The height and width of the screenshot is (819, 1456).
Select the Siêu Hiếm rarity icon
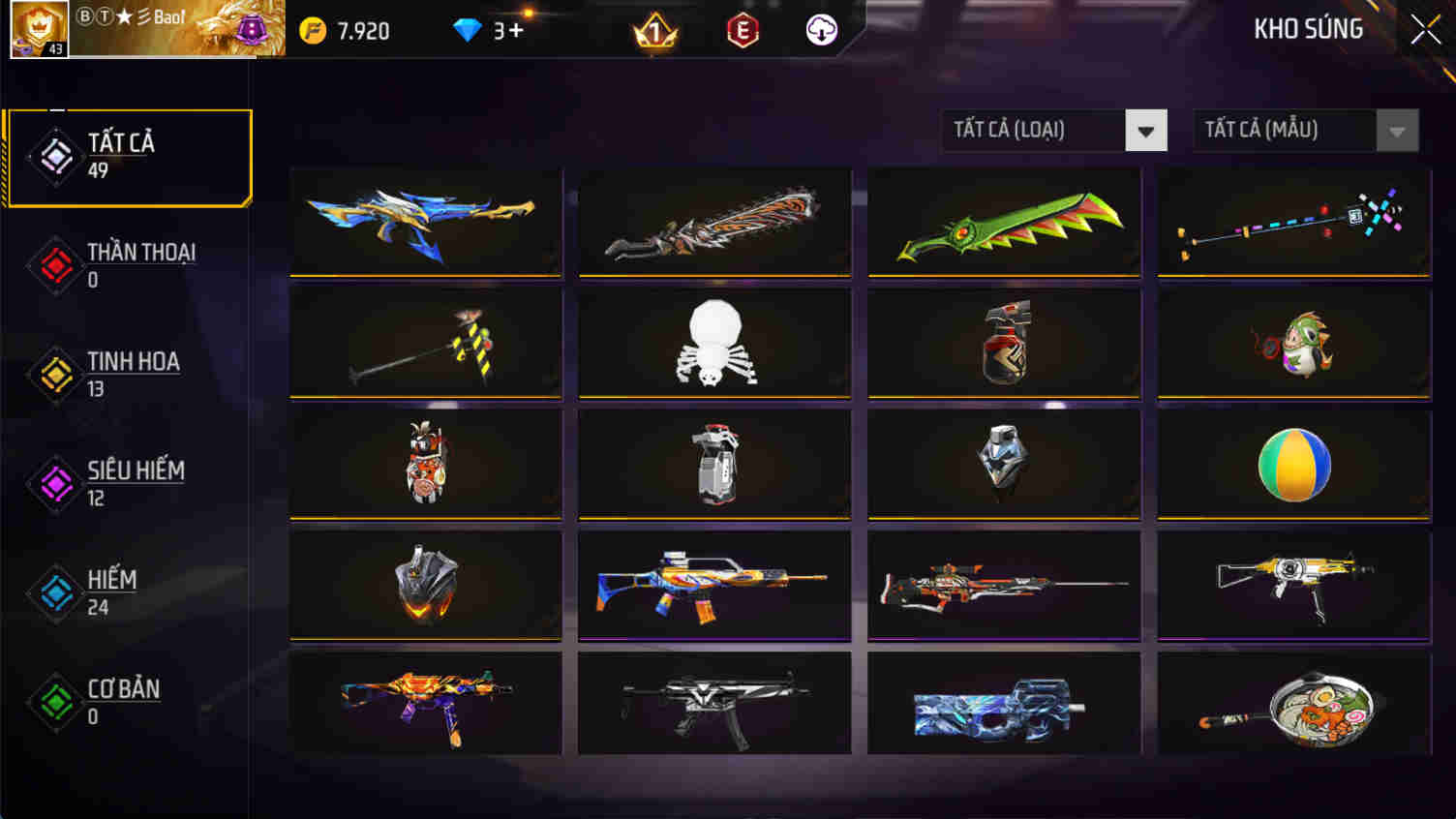tap(53, 482)
